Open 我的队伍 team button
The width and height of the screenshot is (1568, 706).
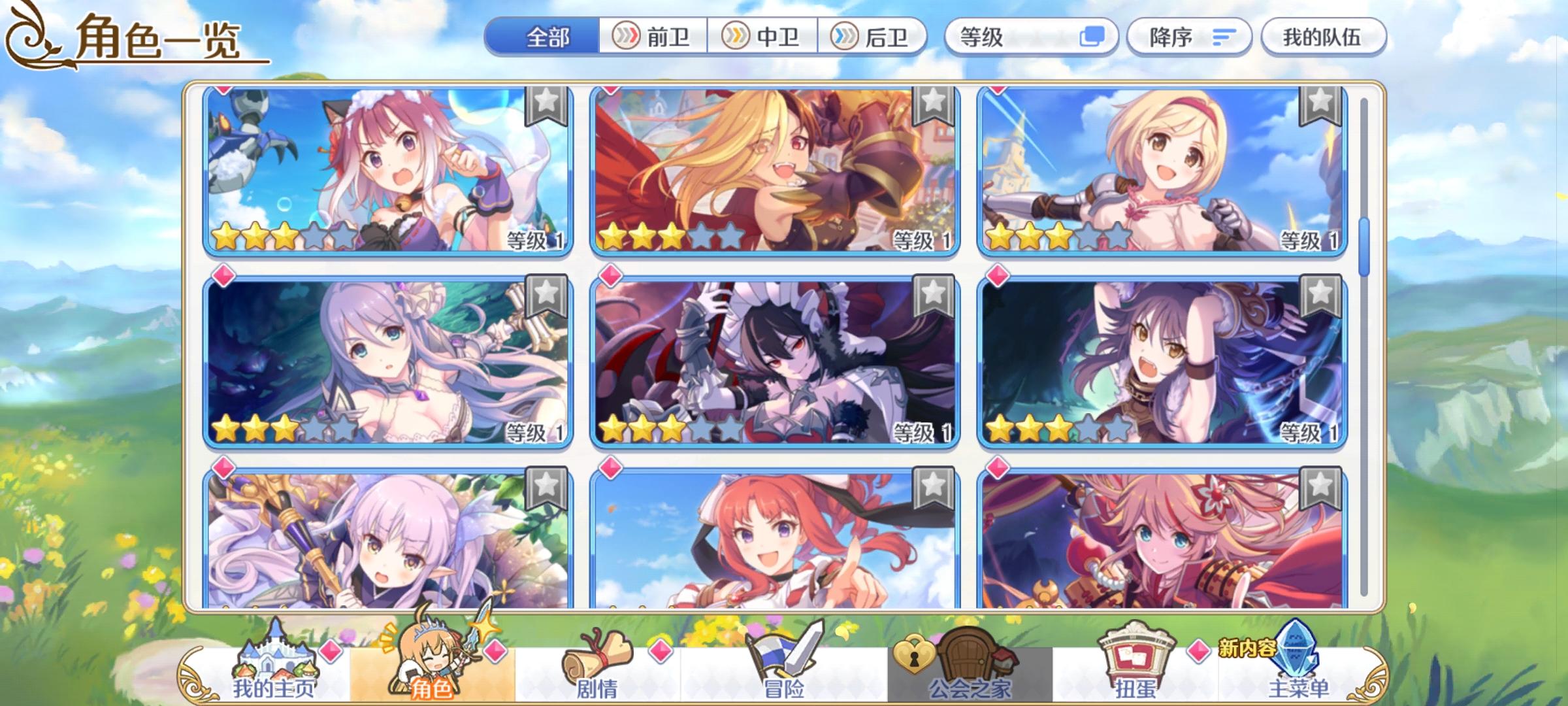pyautogui.click(x=1323, y=37)
